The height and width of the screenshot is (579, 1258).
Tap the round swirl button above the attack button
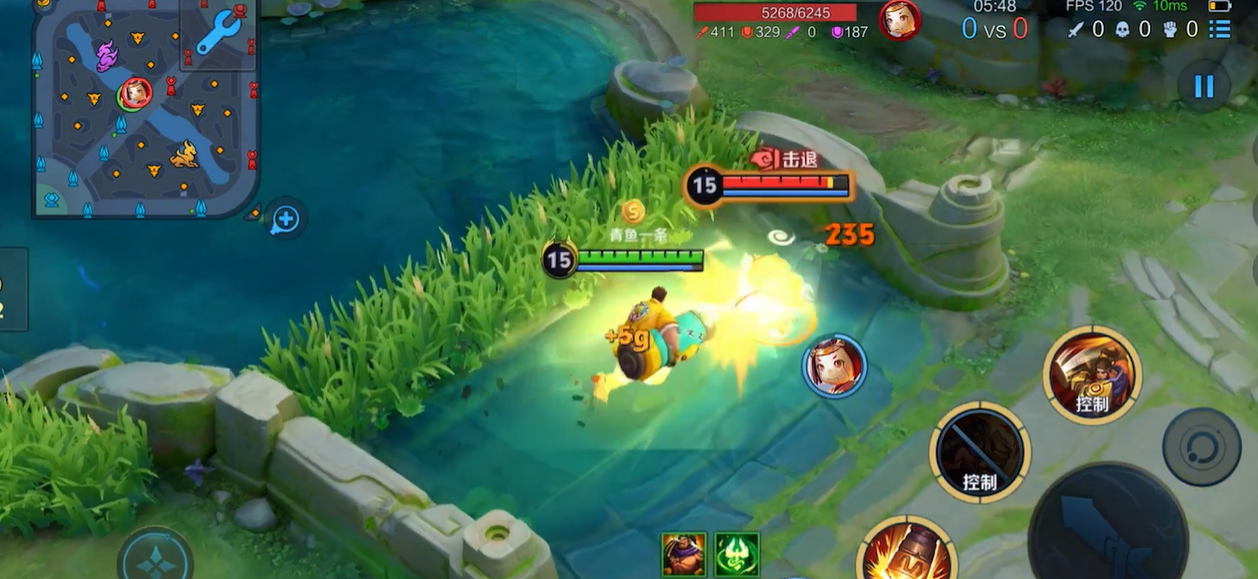click(x=1201, y=446)
